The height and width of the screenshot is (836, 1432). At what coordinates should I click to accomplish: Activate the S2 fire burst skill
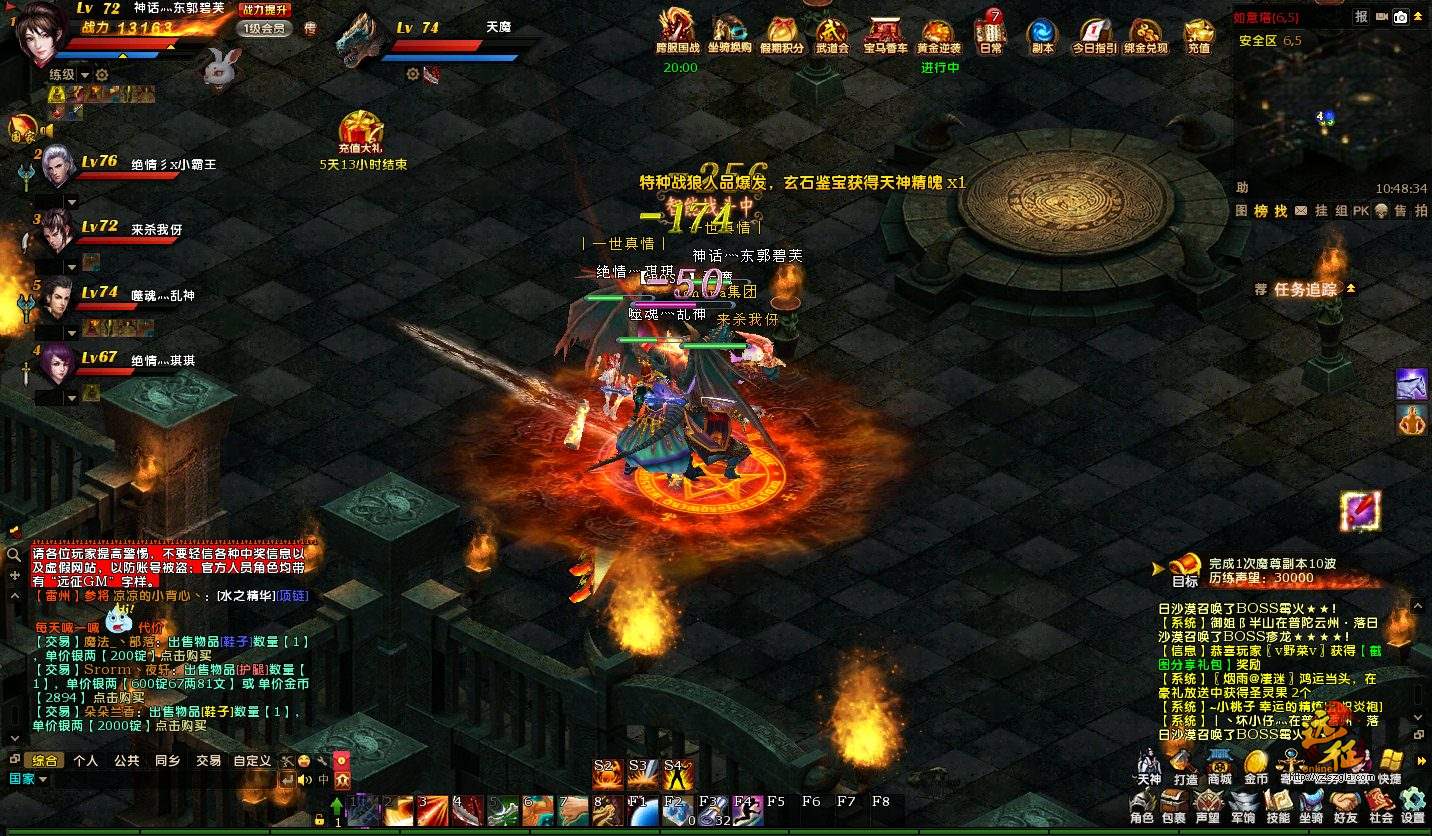[607, 773]
